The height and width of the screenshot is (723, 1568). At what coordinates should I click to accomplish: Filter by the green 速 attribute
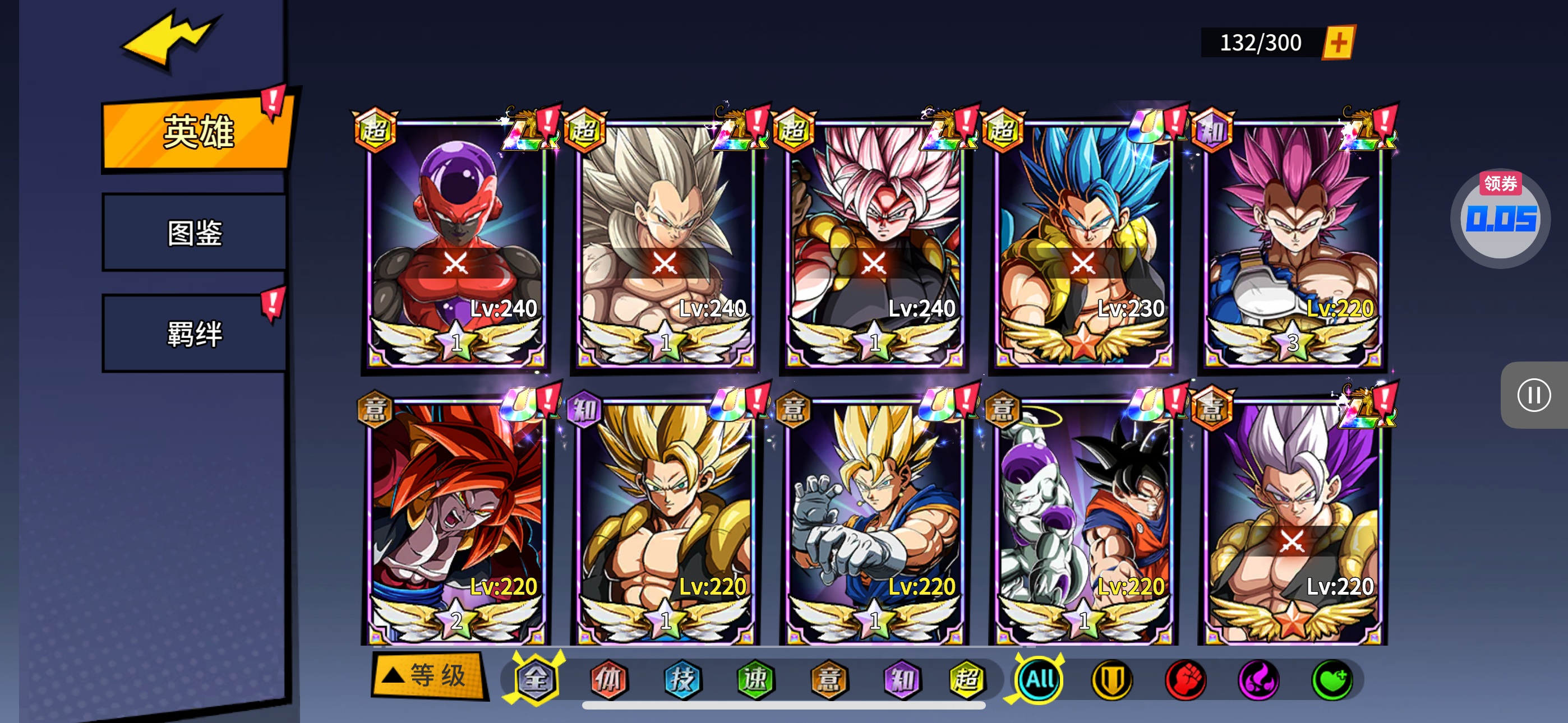[x=755, y=679]
